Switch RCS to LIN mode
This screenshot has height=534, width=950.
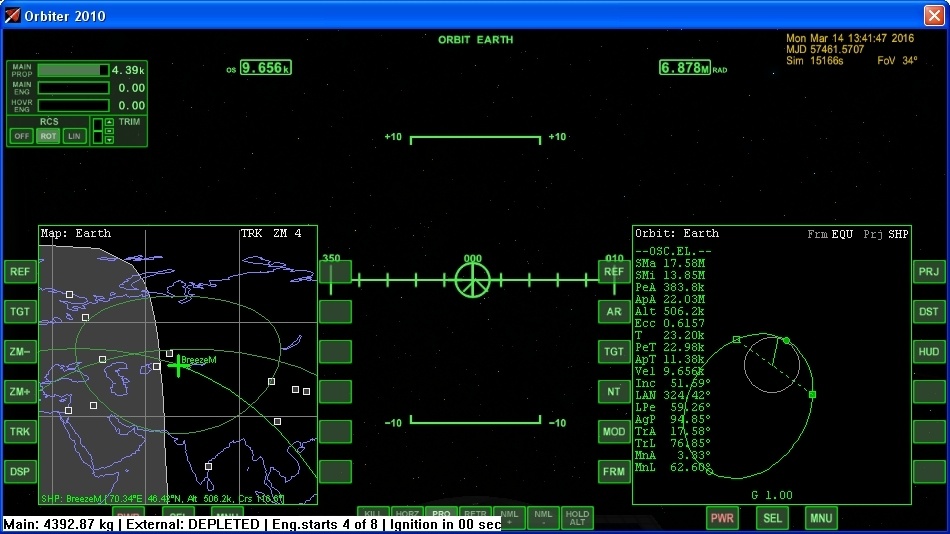(x=74, y=136)
